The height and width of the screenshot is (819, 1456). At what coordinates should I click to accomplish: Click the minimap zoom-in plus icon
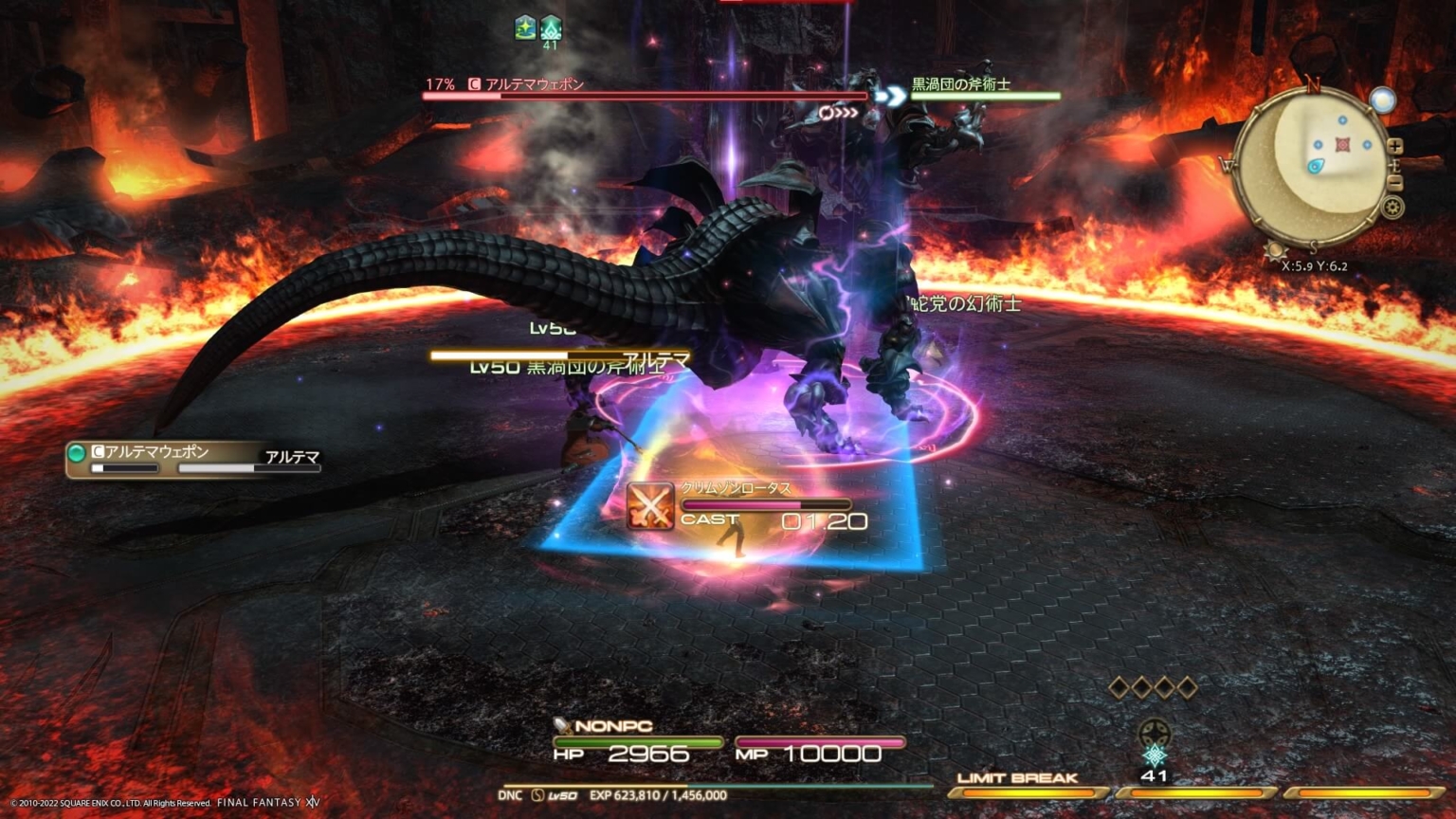pyautogui.click(x=1394, y=146)
